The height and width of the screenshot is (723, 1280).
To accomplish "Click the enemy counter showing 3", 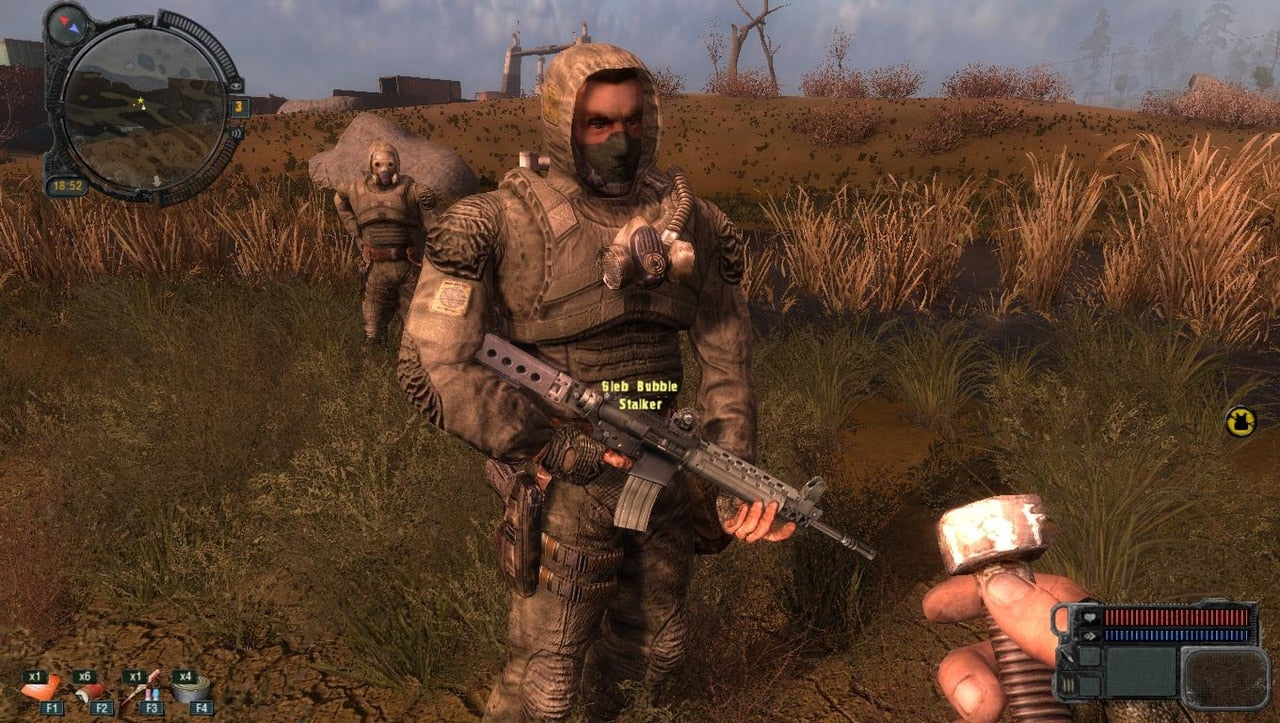I will pyautogui.click(x=239, y=106).
